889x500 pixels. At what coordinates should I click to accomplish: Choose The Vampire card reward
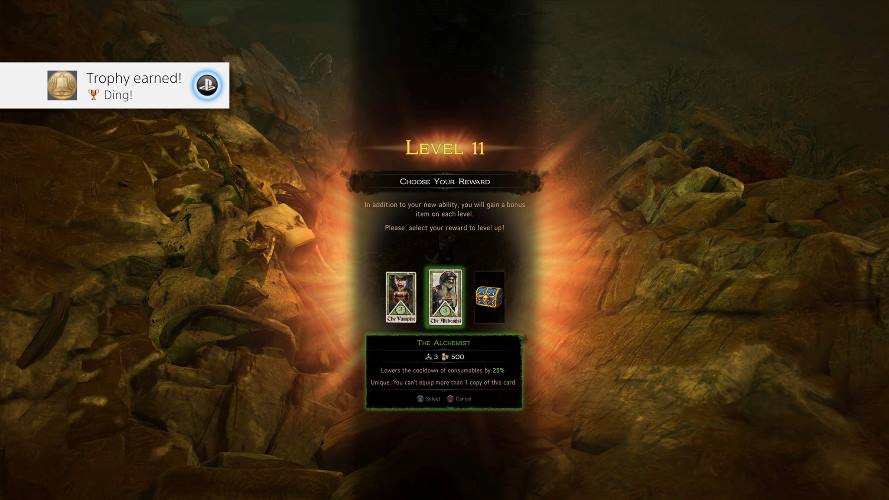coord(400,298)
